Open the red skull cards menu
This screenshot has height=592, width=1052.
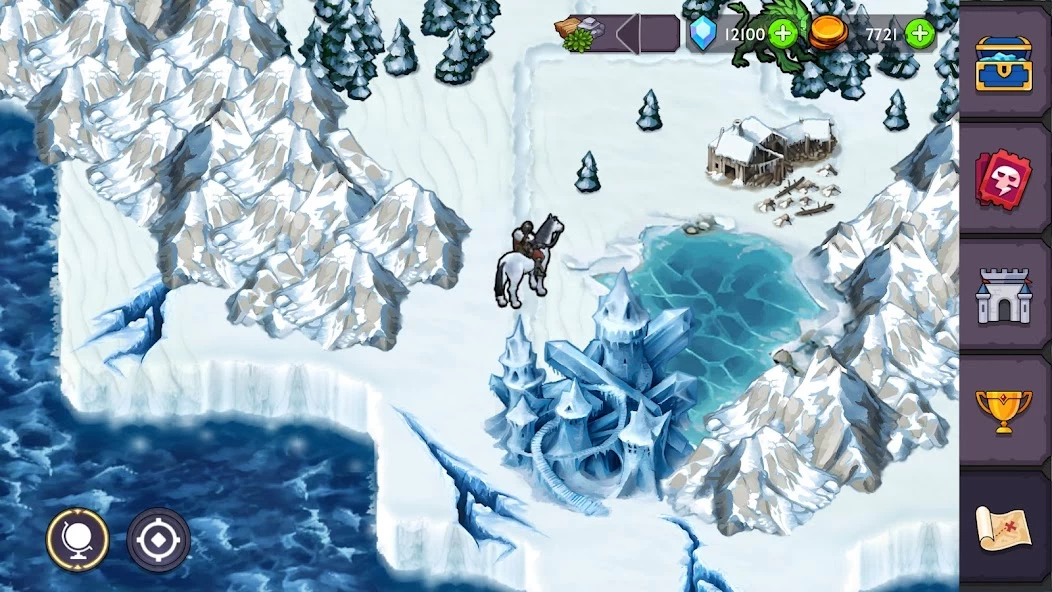pos(1003,179)
